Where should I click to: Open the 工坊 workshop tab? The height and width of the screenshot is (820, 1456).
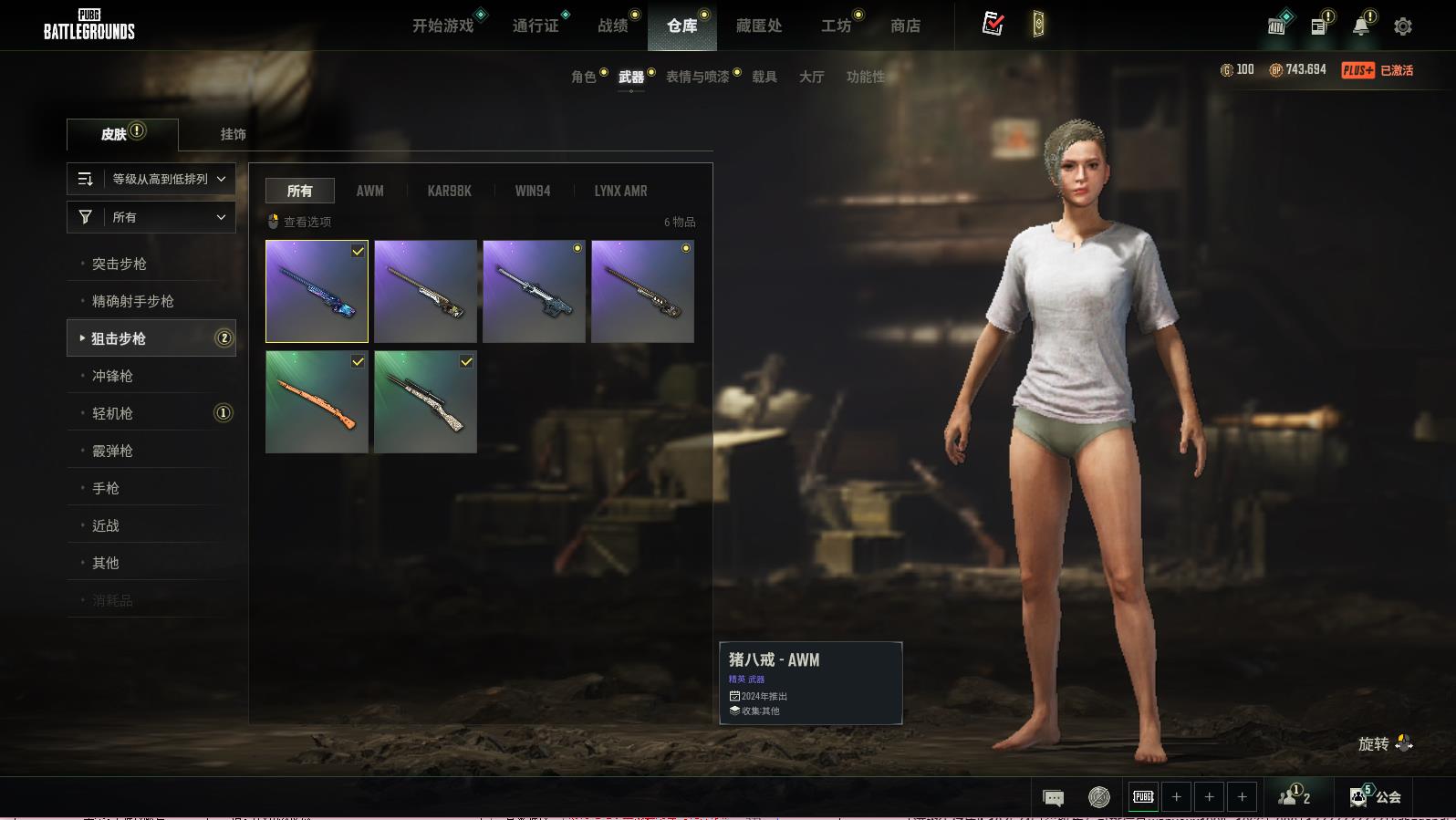836,26
